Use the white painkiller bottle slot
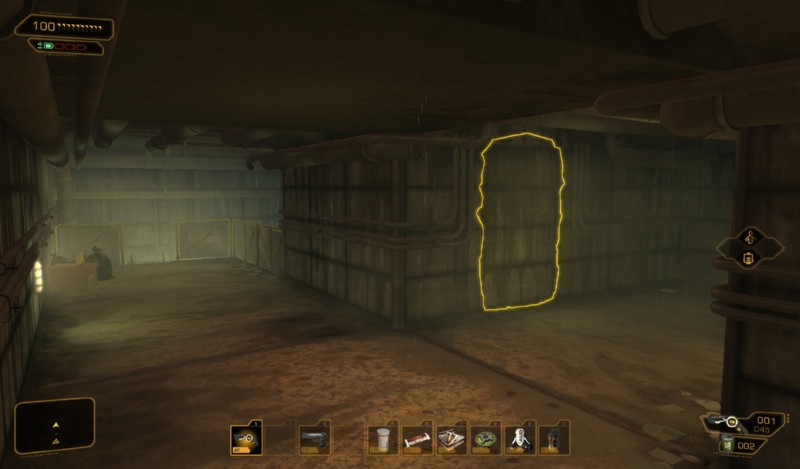Screen dimensions: 800x469 [x=382, y=438]
